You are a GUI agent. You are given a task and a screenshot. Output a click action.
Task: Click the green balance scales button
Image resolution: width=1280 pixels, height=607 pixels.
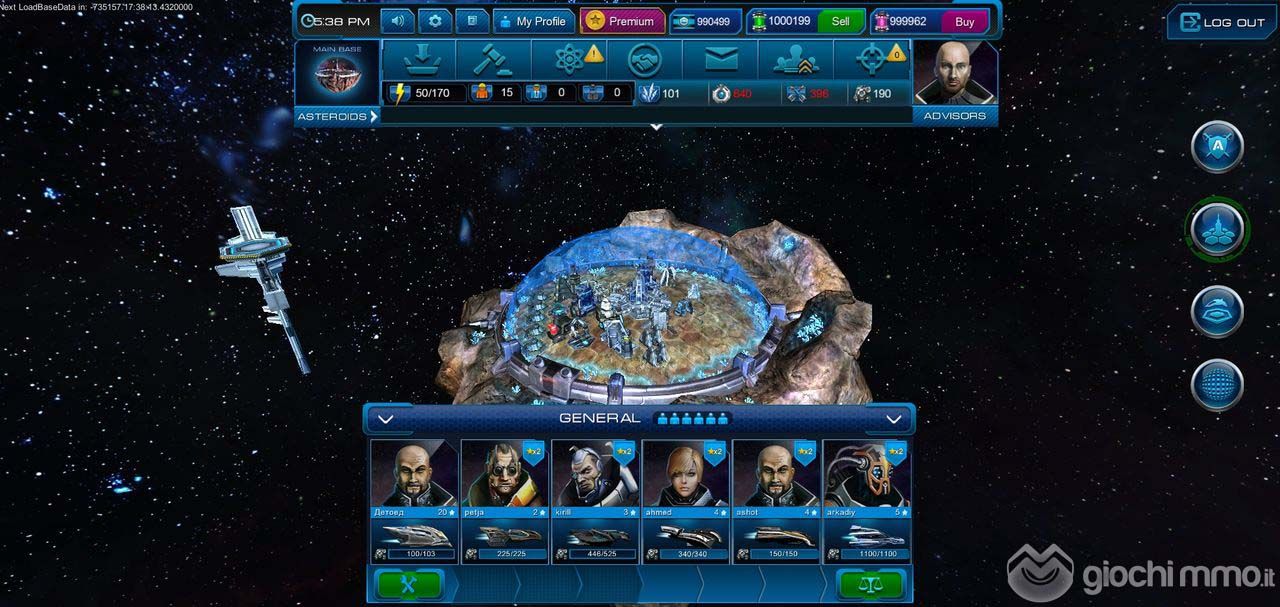(869, 585)
